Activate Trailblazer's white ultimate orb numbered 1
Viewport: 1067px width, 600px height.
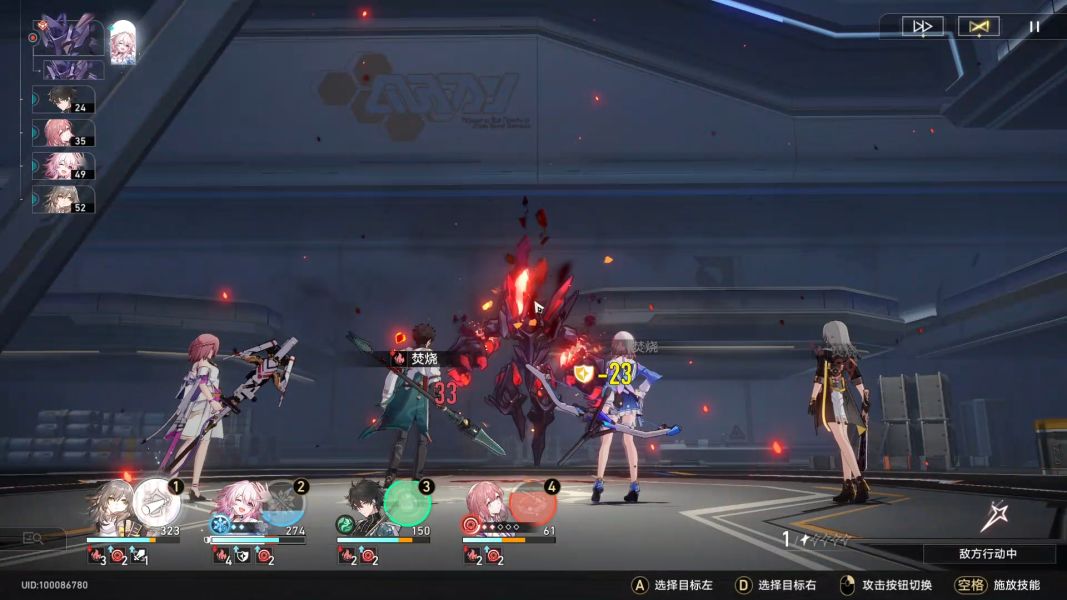(157, 501)
